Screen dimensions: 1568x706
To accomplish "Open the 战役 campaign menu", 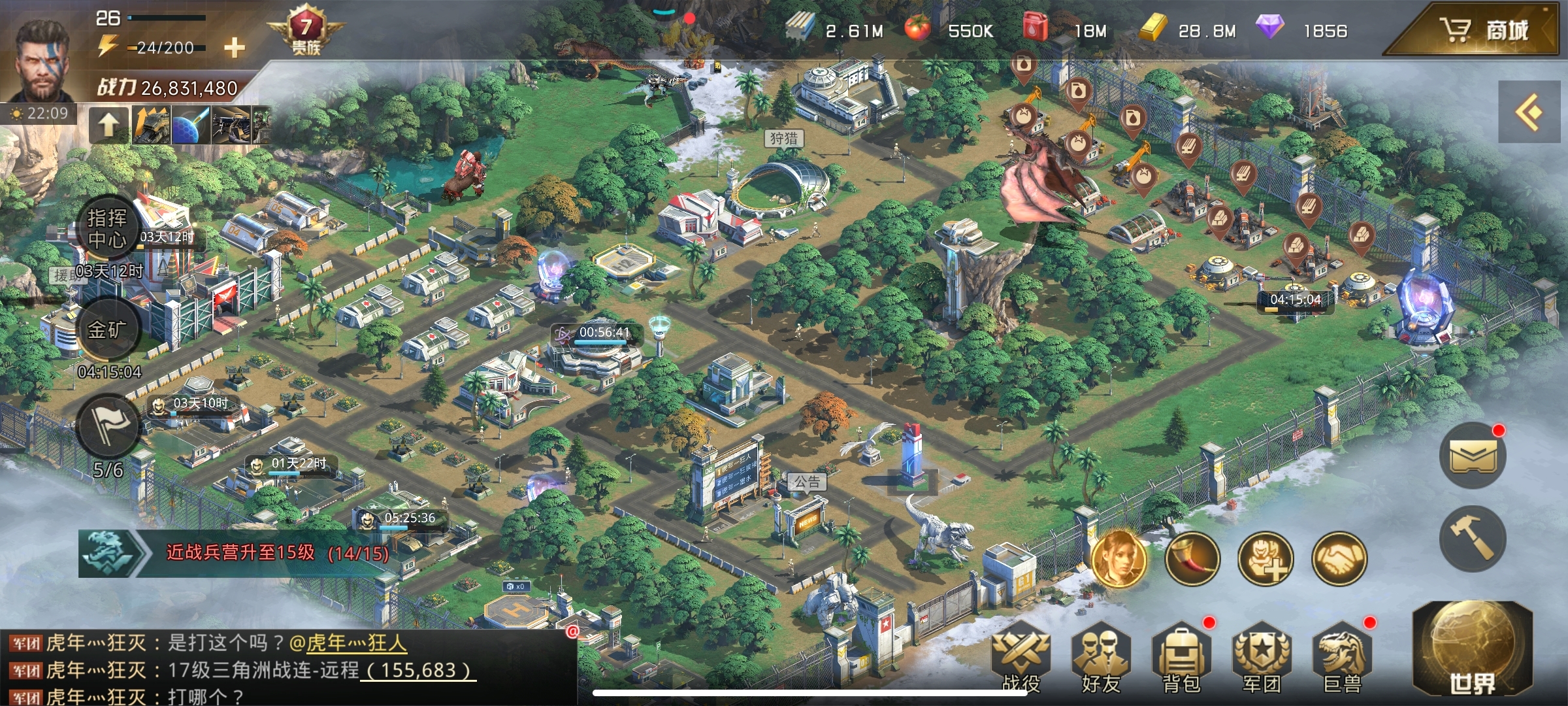I will pyautogui.click(x=1021, y=657).
